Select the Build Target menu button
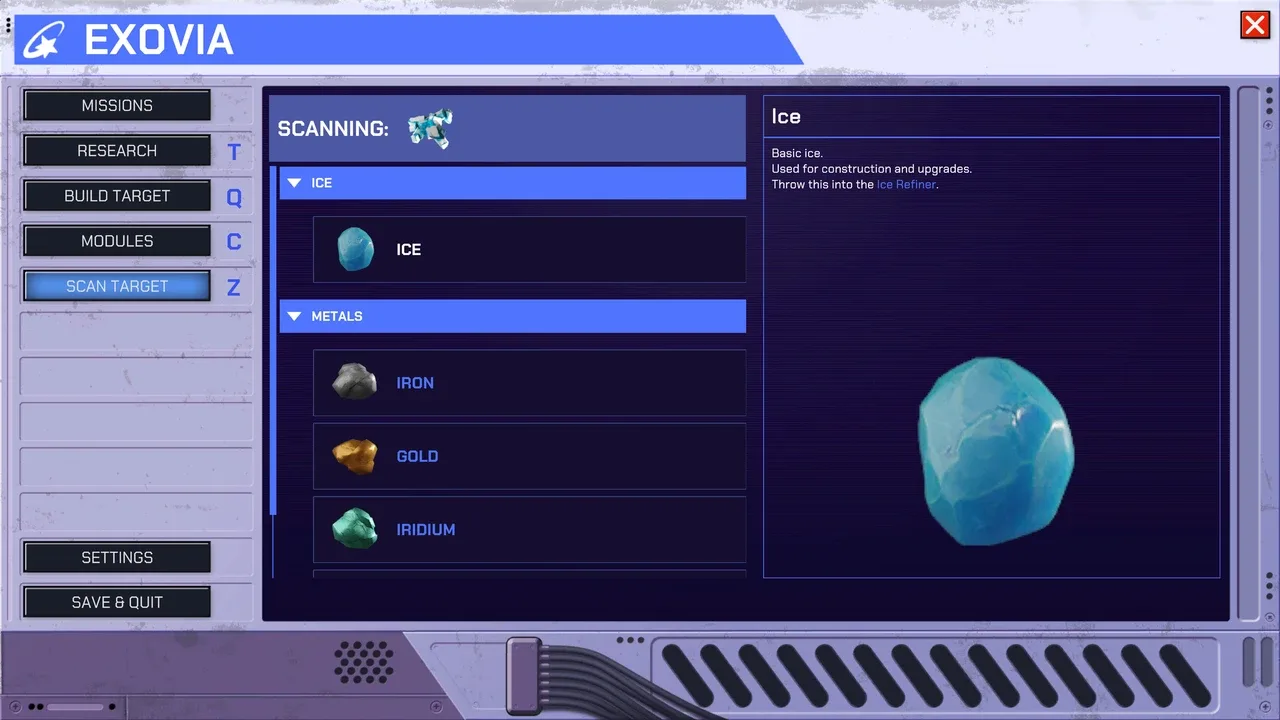The width and height of the screenshot is (1280, 720). pos(117,196)
